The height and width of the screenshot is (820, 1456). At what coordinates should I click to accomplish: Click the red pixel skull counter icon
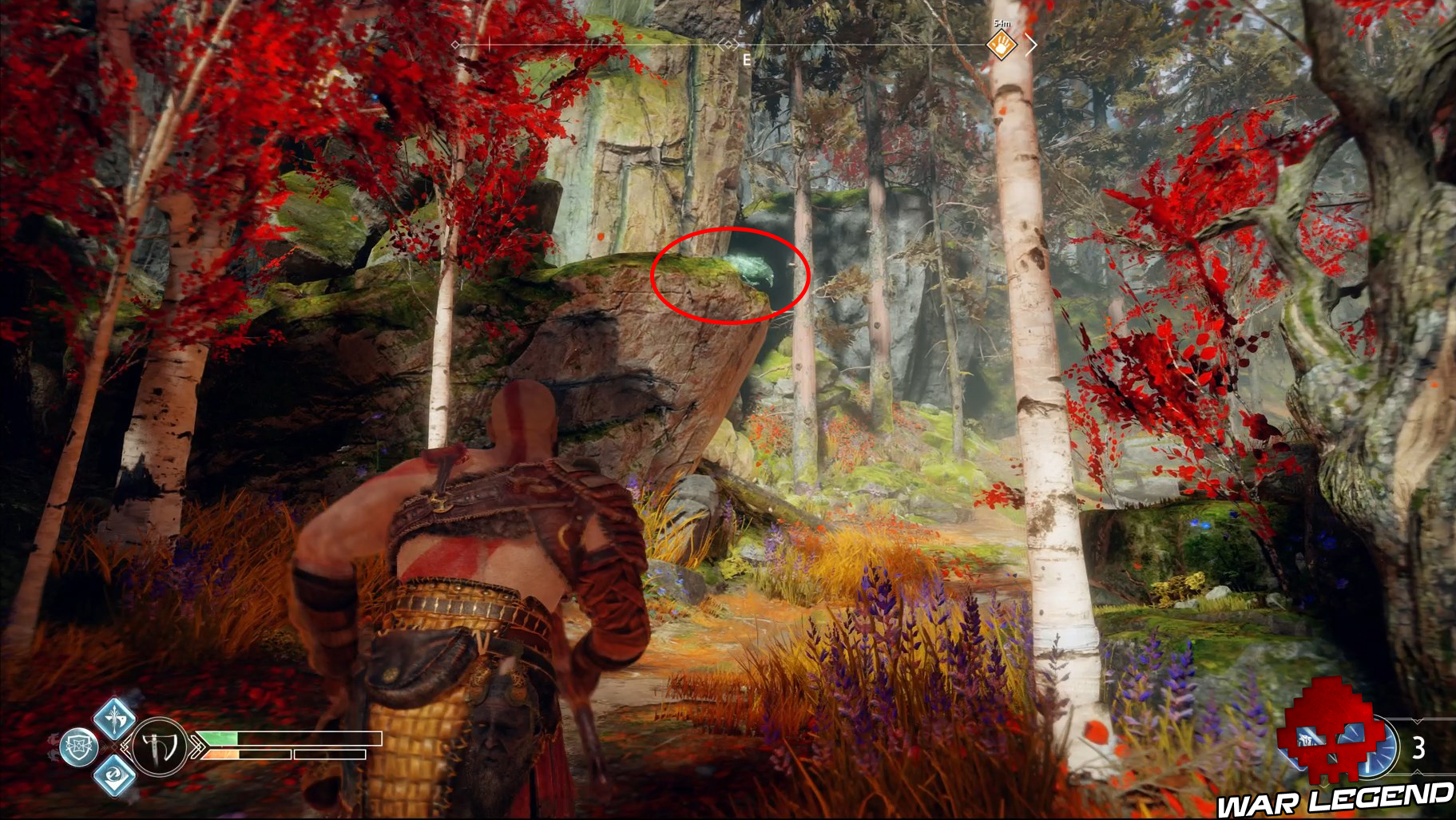pyautogui.click(x=1327, y=737)
